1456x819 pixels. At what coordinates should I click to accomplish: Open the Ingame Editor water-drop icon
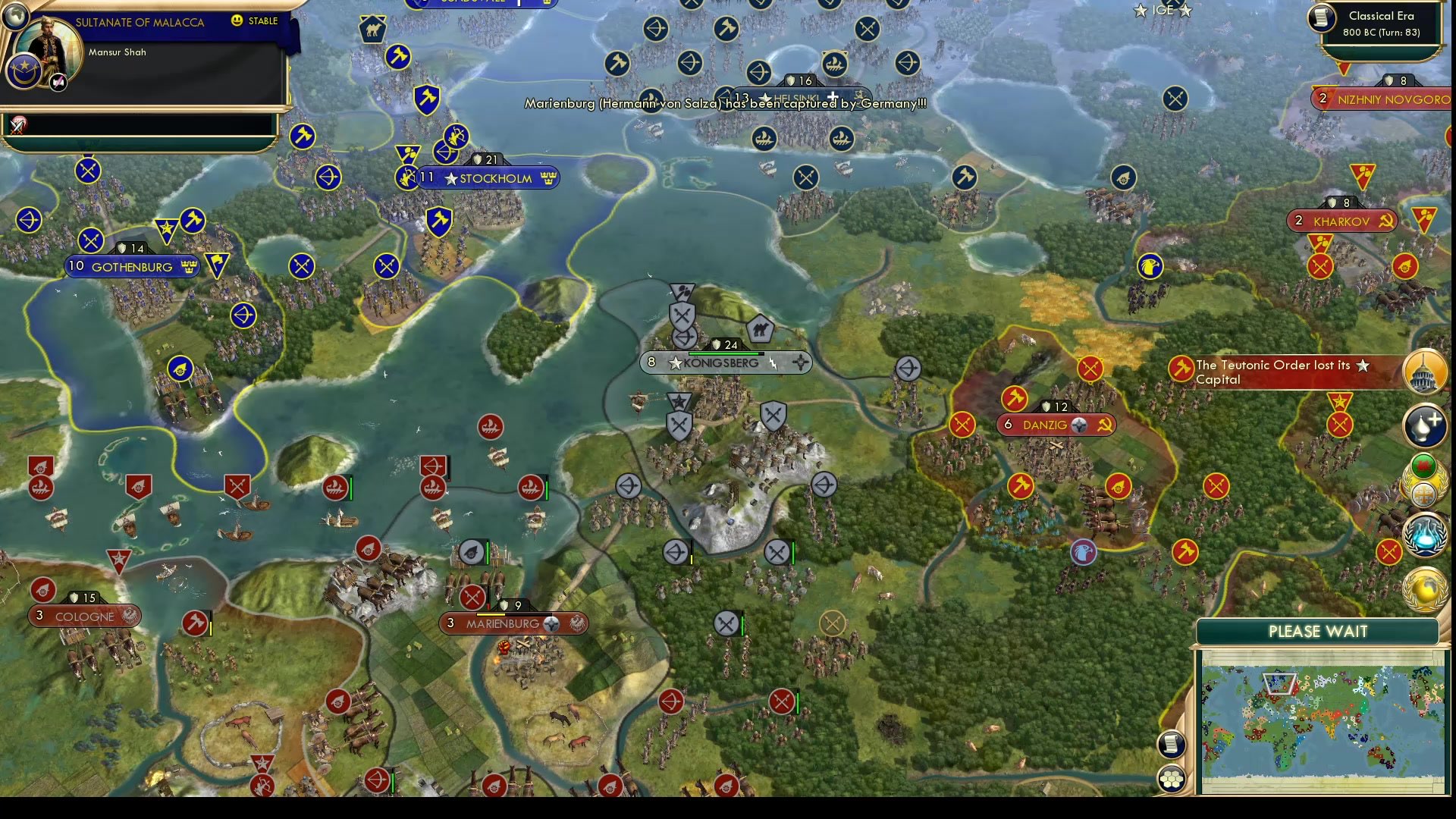click(x=1425, y=425)
